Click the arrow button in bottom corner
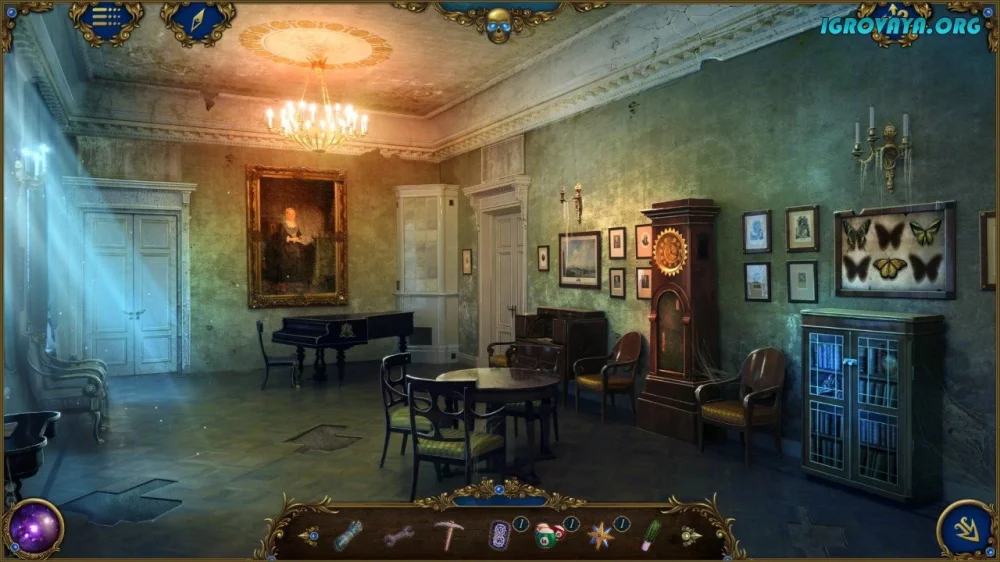The width and height of the screenshot is (1000, 562). click(x=966, y=529)
